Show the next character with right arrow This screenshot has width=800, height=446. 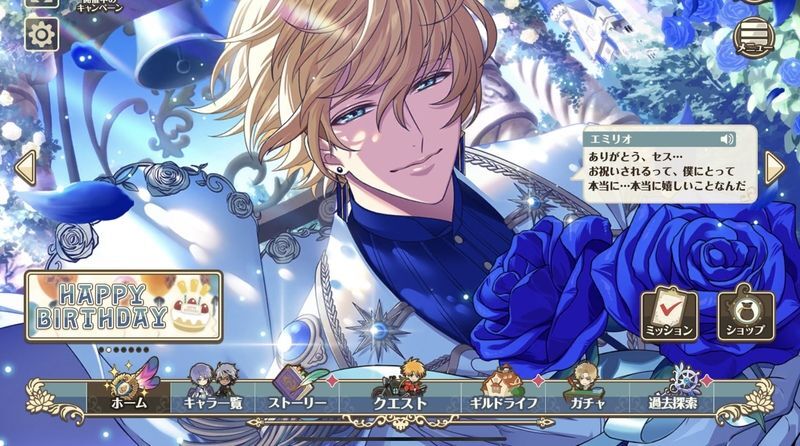[x=774, y=167]
